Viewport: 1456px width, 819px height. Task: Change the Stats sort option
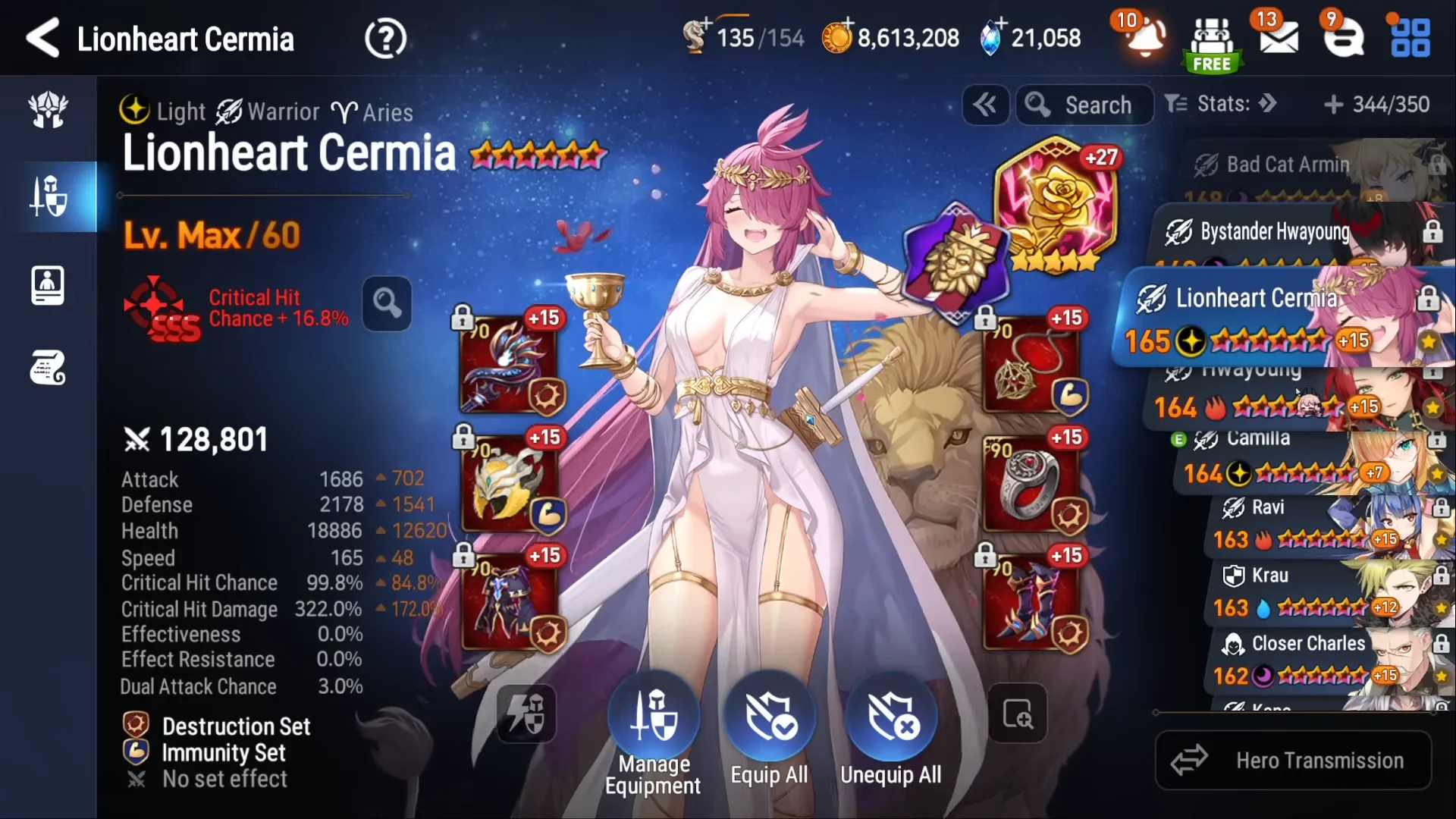click(x=1222, y=104)
